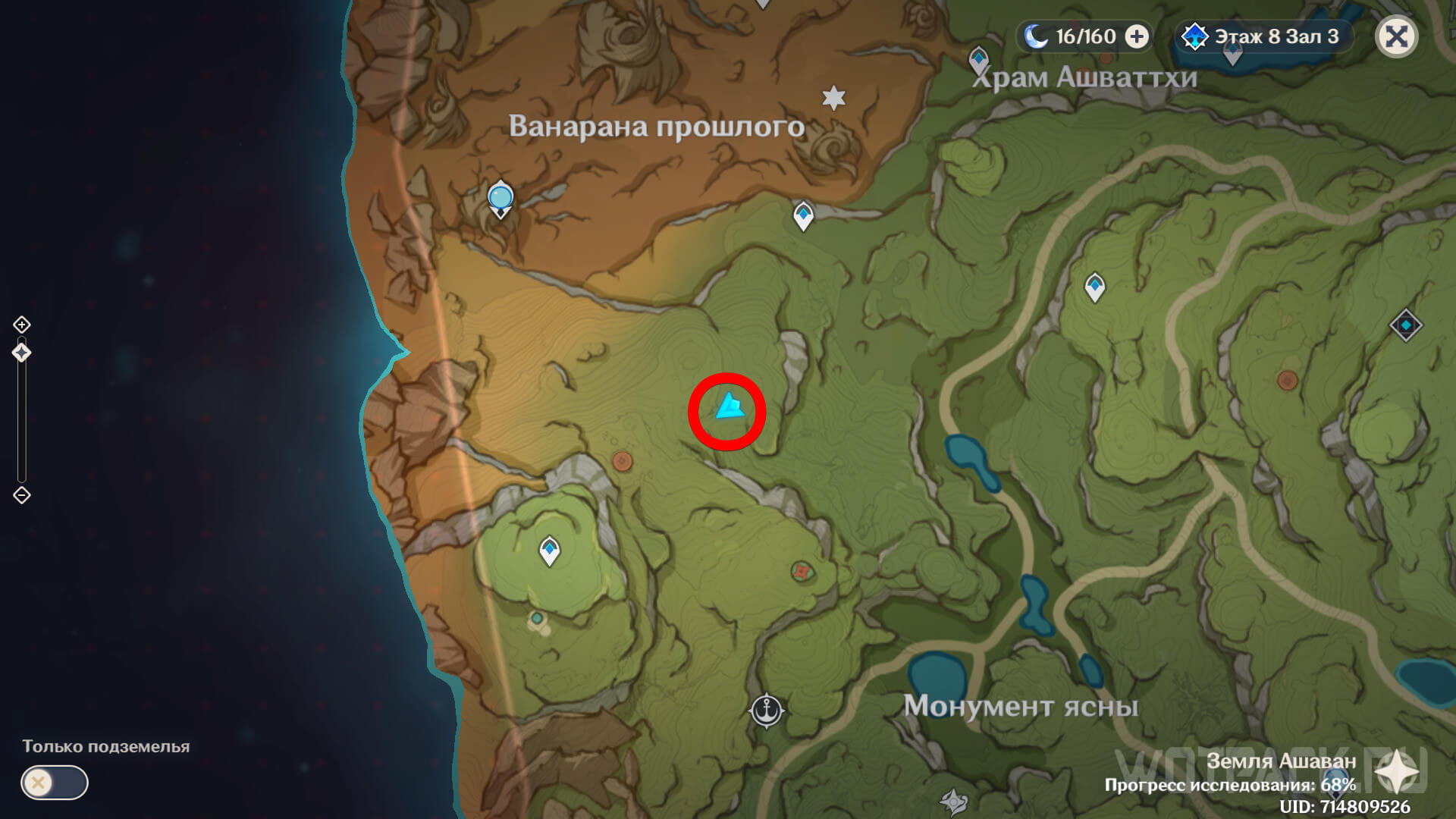Close the map with the X button
The image size is (1456, 819).
[x=1396, y=36]
